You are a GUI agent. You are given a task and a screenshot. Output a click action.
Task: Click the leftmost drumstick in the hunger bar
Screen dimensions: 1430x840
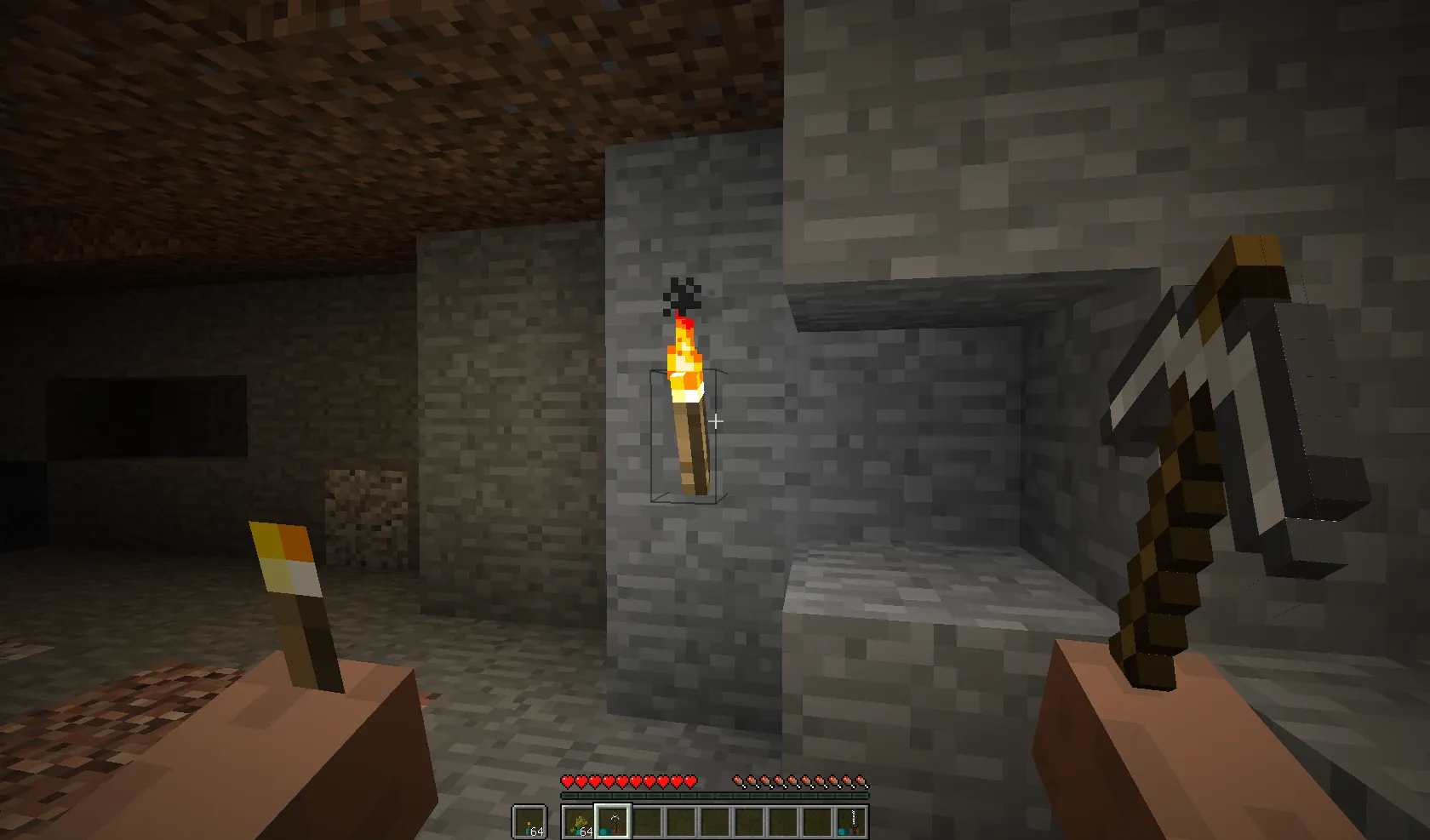click(x=739, y=781)
